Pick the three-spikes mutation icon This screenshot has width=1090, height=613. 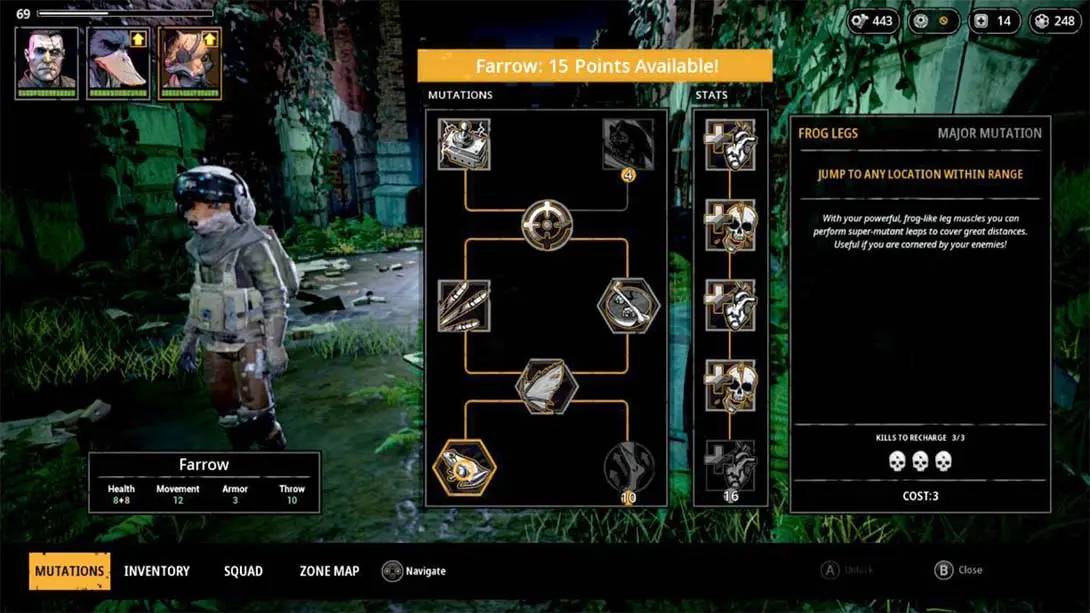[x=464, y=305]
